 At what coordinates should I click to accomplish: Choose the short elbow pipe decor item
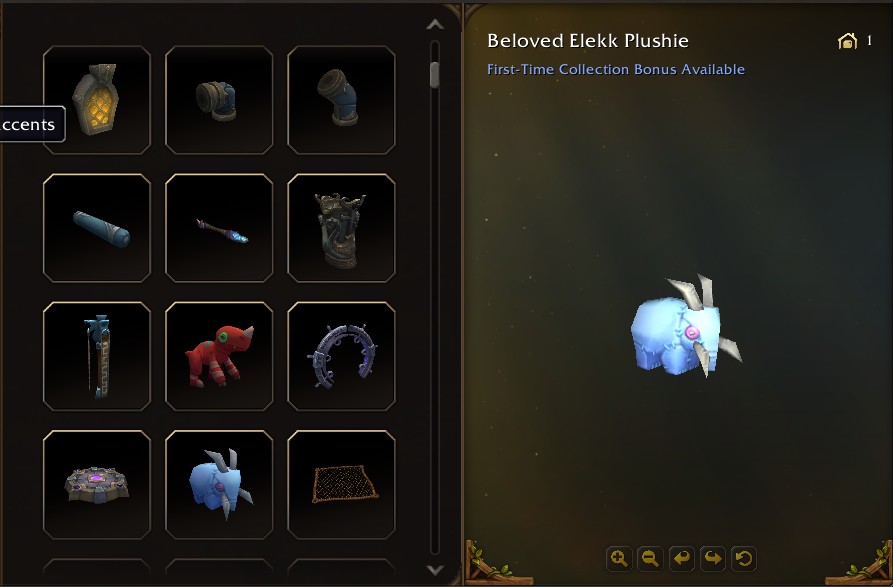pyautogui.click(x=219, y=100)
